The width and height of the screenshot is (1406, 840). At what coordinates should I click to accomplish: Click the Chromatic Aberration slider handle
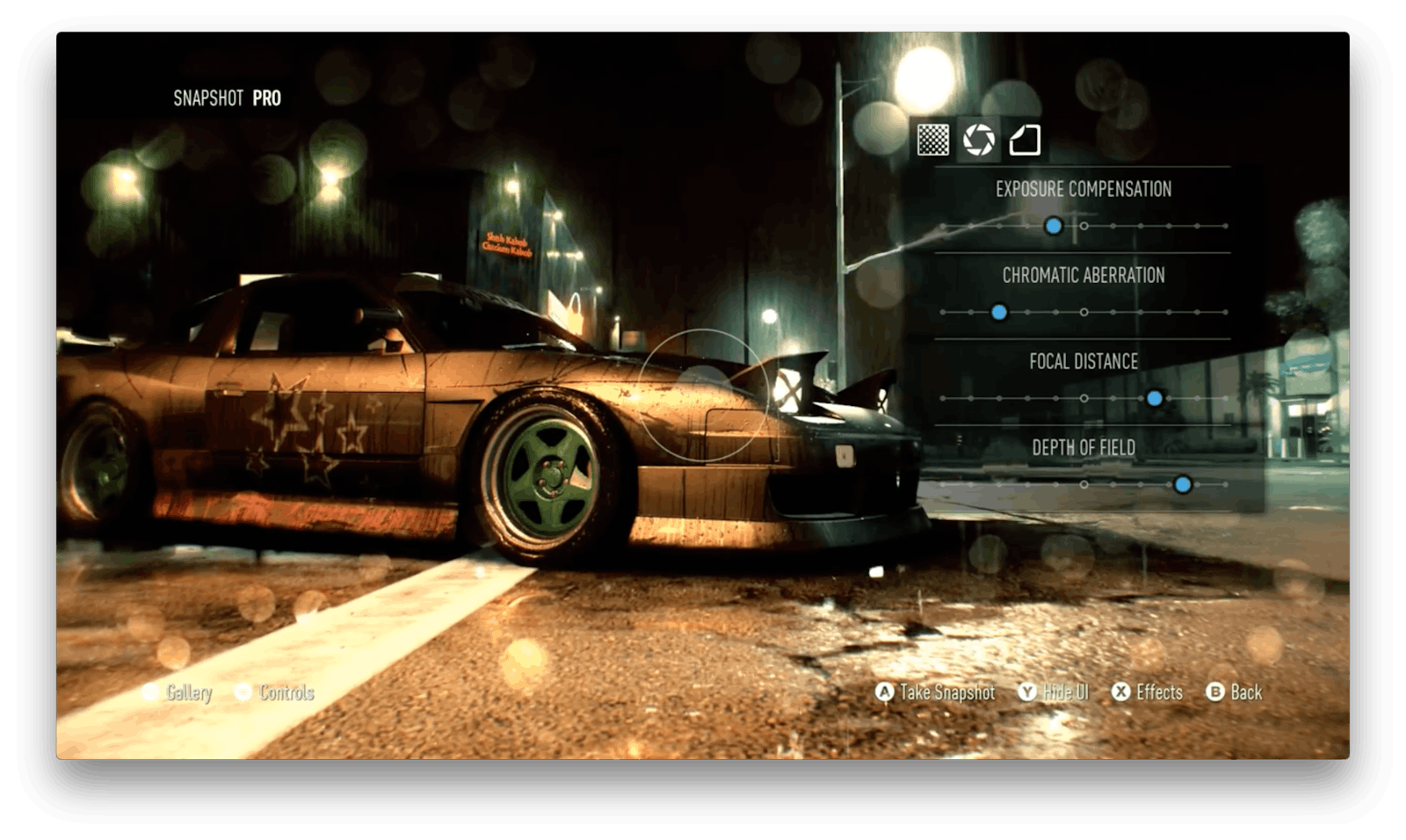[x=999, y=312]
